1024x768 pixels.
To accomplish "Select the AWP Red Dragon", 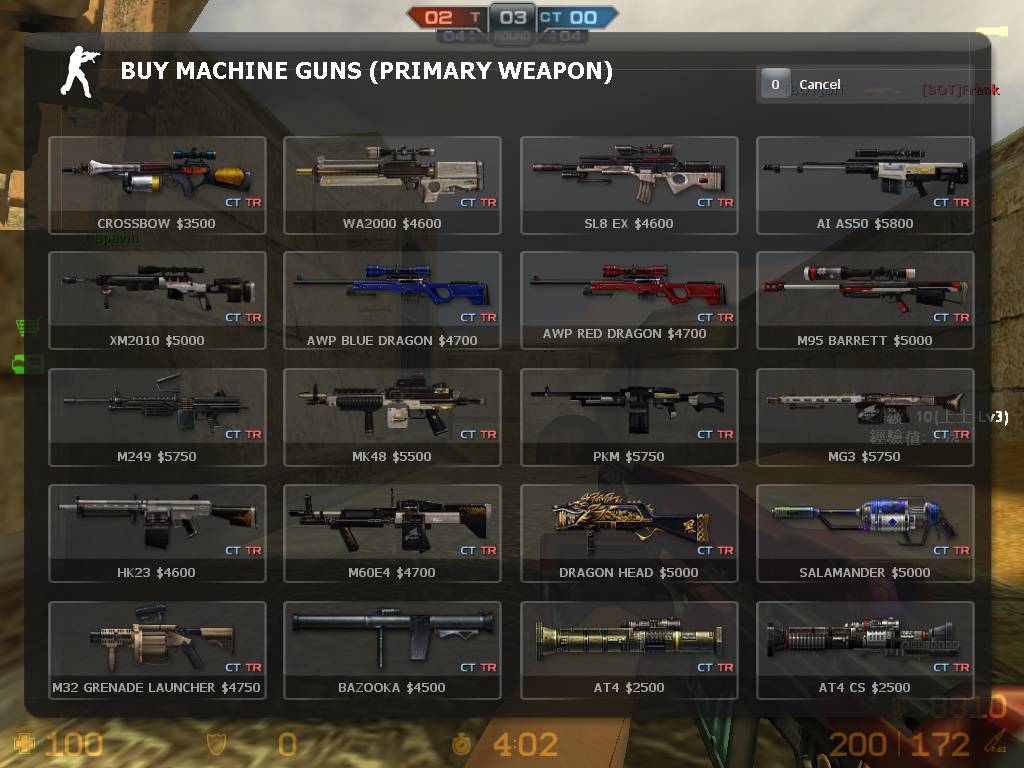I will tap(629, 300).
